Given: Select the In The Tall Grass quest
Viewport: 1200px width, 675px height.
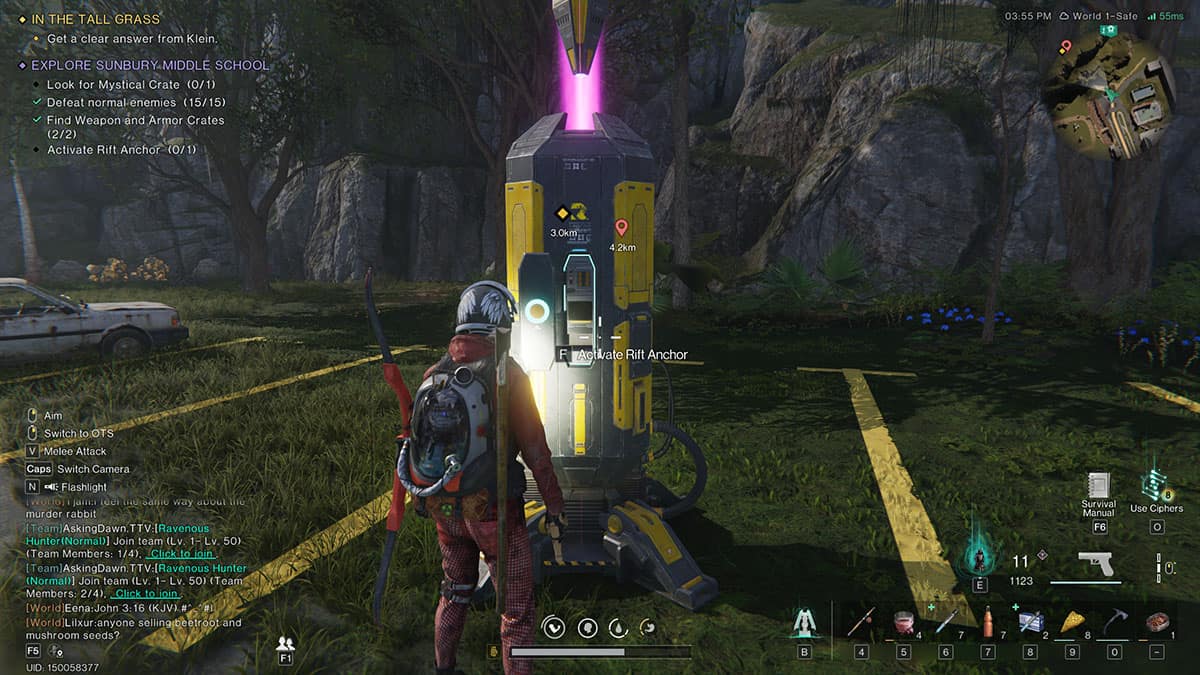Looking at the screenshot, I should (x=95, y=19).
